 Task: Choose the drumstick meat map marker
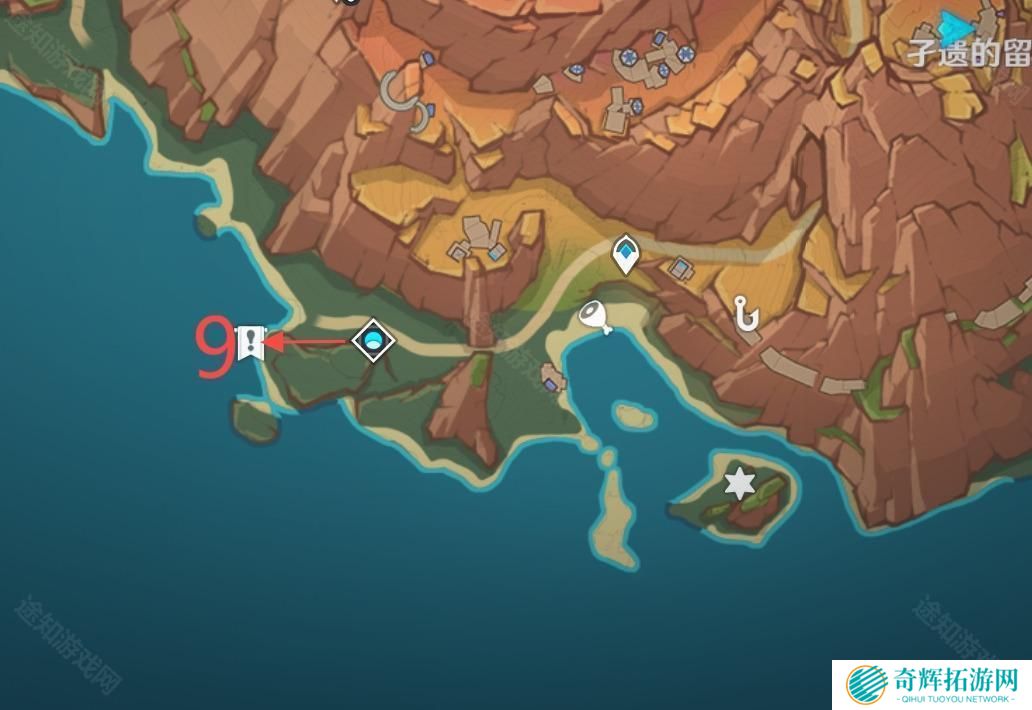pyautogui.click(x=596, y=318)
